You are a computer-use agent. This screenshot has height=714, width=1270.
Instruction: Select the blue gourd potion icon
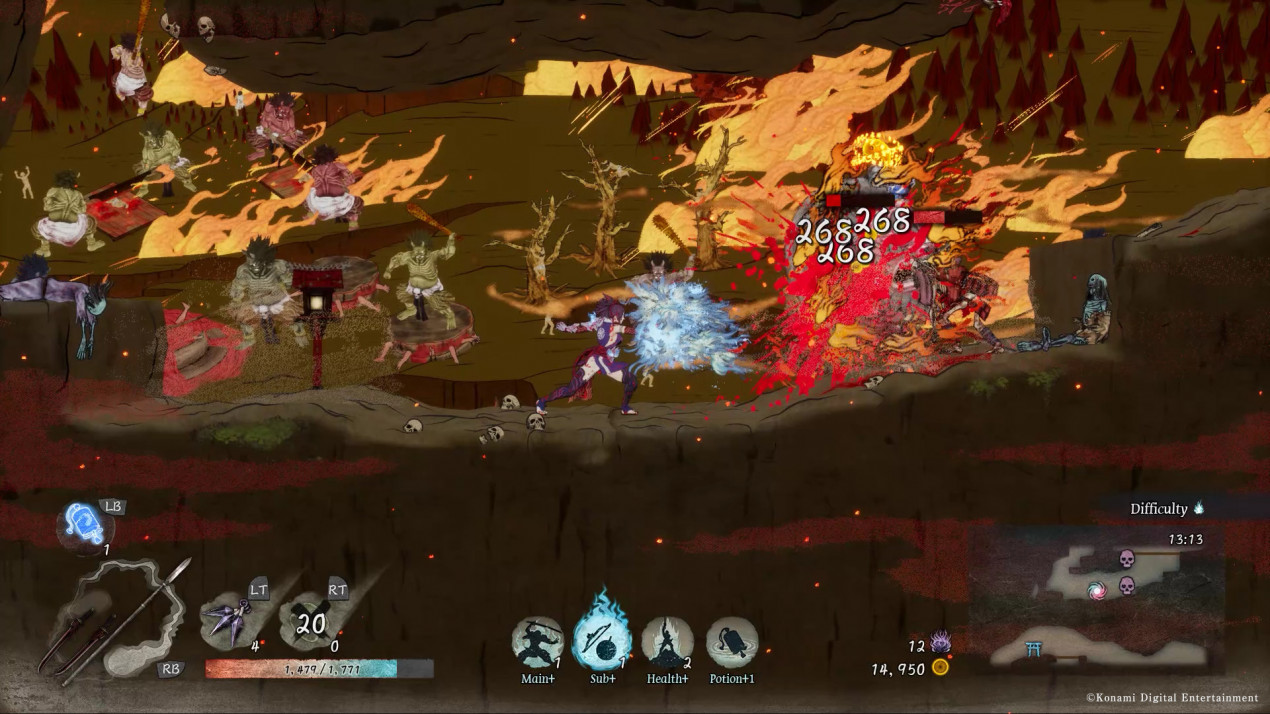click(x=84, y=523)
